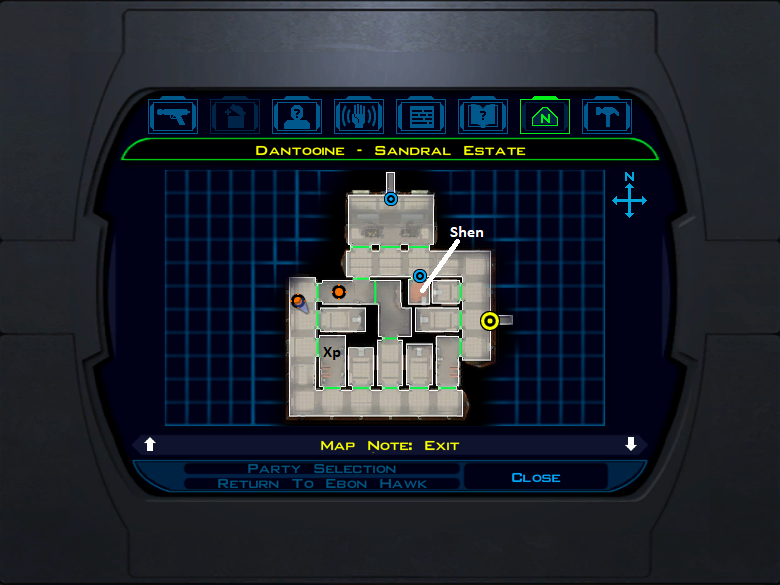
Task: Click the up arrow beside the map note
Action: 150,445
